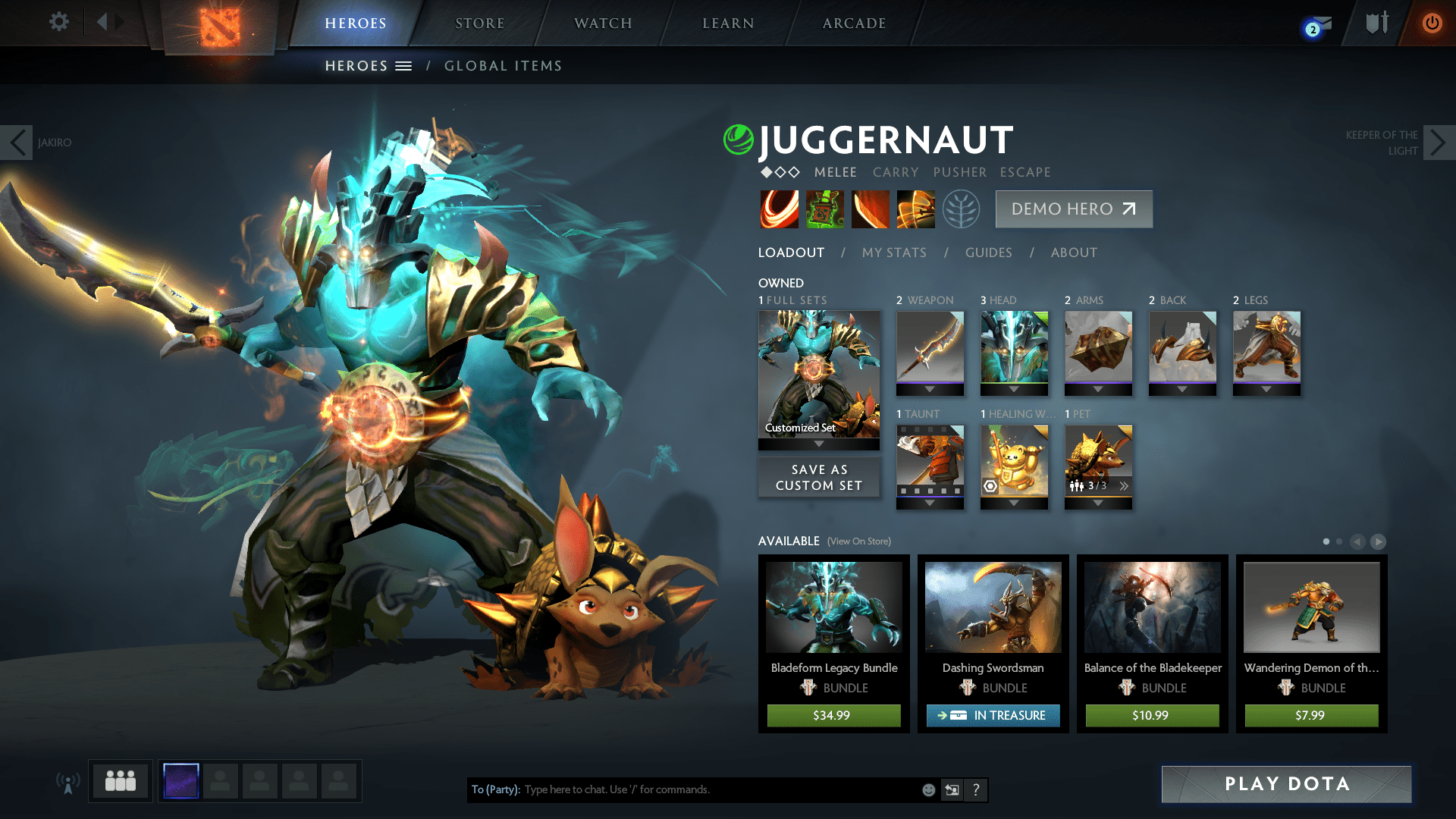Select Juggernaut's Blade Fury ability icon
This screenshot has width=1456, height=819.
point(780,209)
